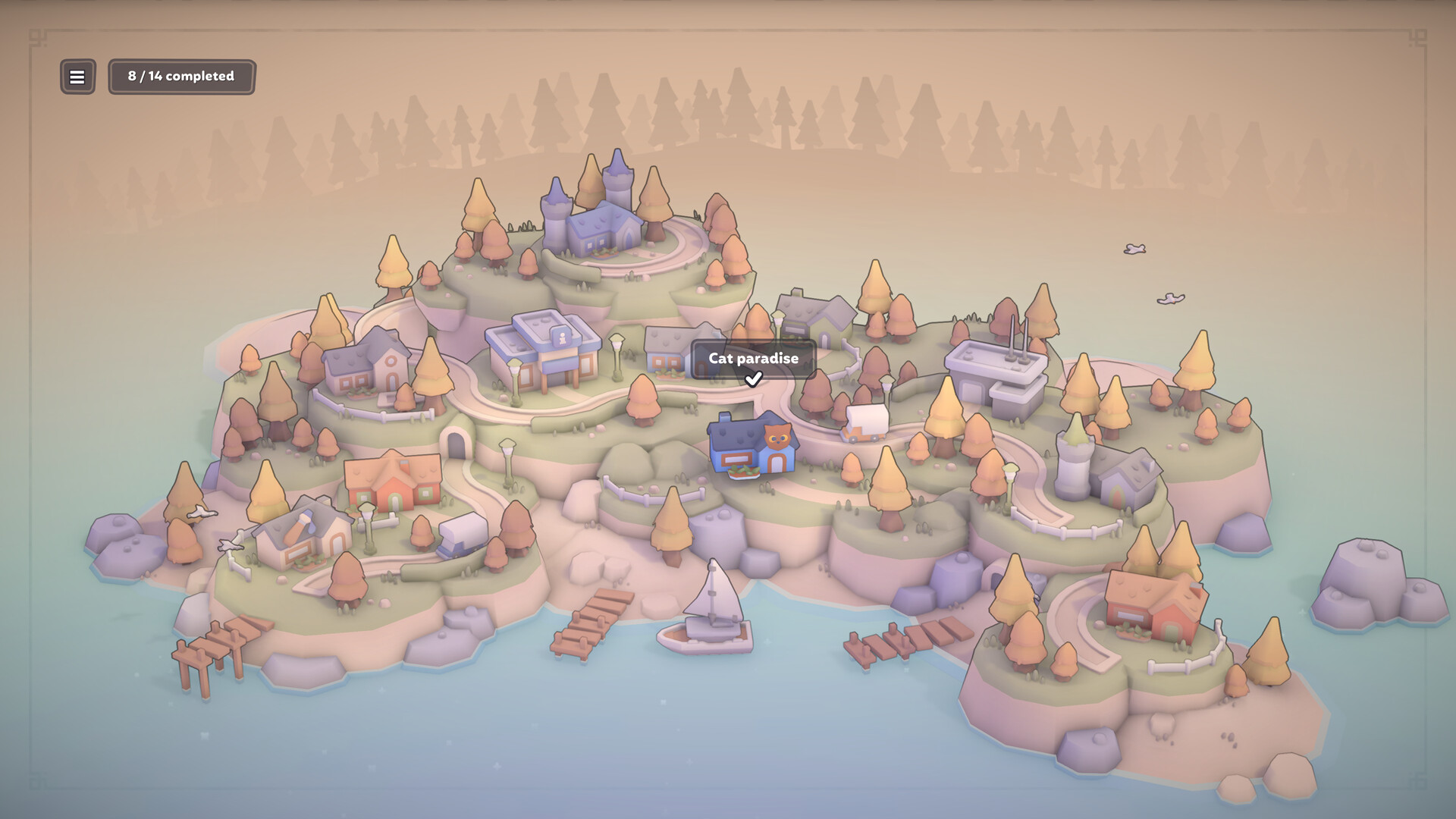
Task: Choose the blue cat-faced house level
Action: coord(752,447)
